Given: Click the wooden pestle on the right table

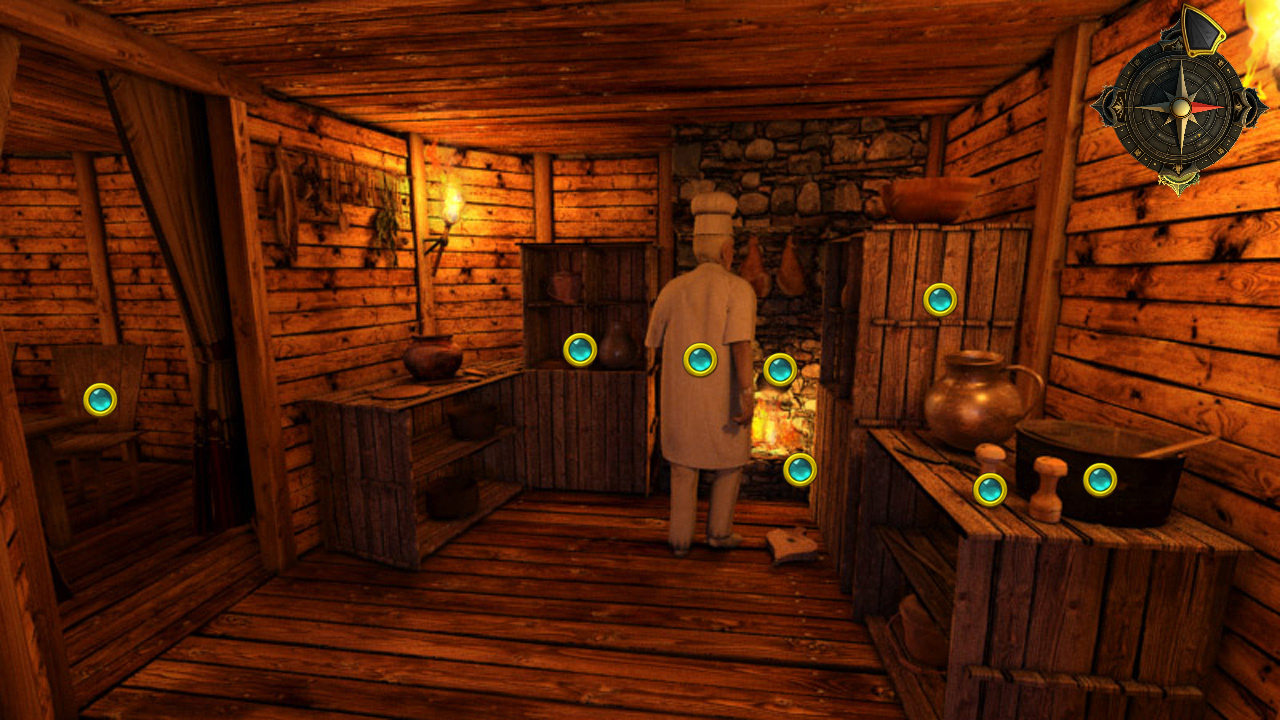Looking at the screenshot, I should pos(1045,485).
